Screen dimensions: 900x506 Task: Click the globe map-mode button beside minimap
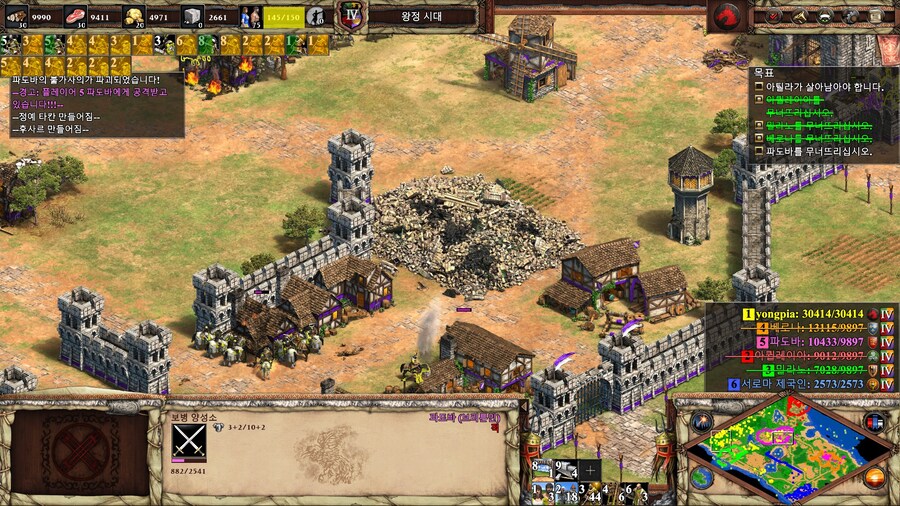point(701,478)
